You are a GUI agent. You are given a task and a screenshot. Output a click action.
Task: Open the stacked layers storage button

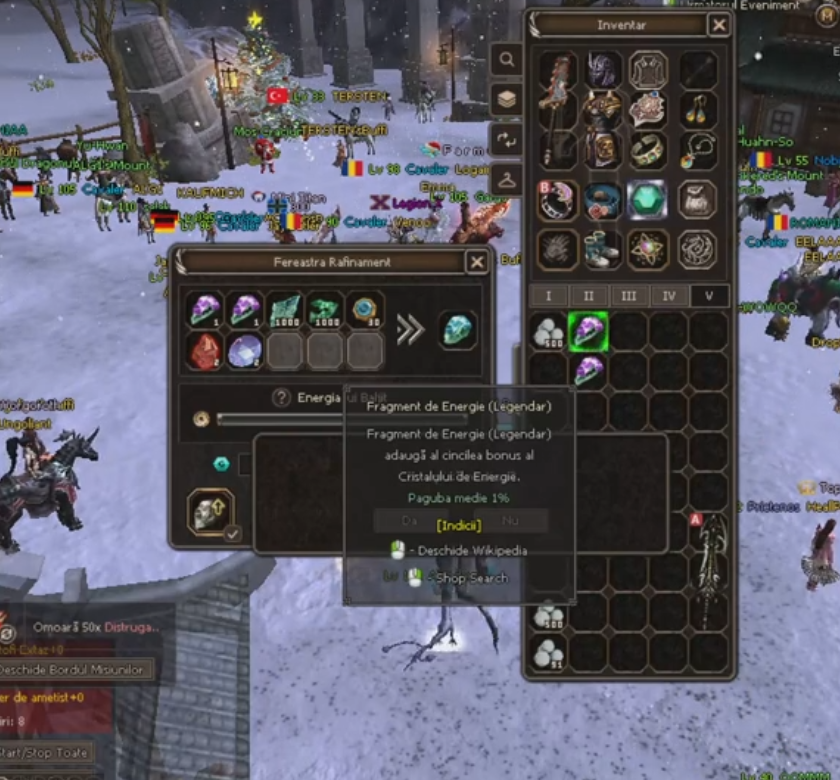(507, 99)
